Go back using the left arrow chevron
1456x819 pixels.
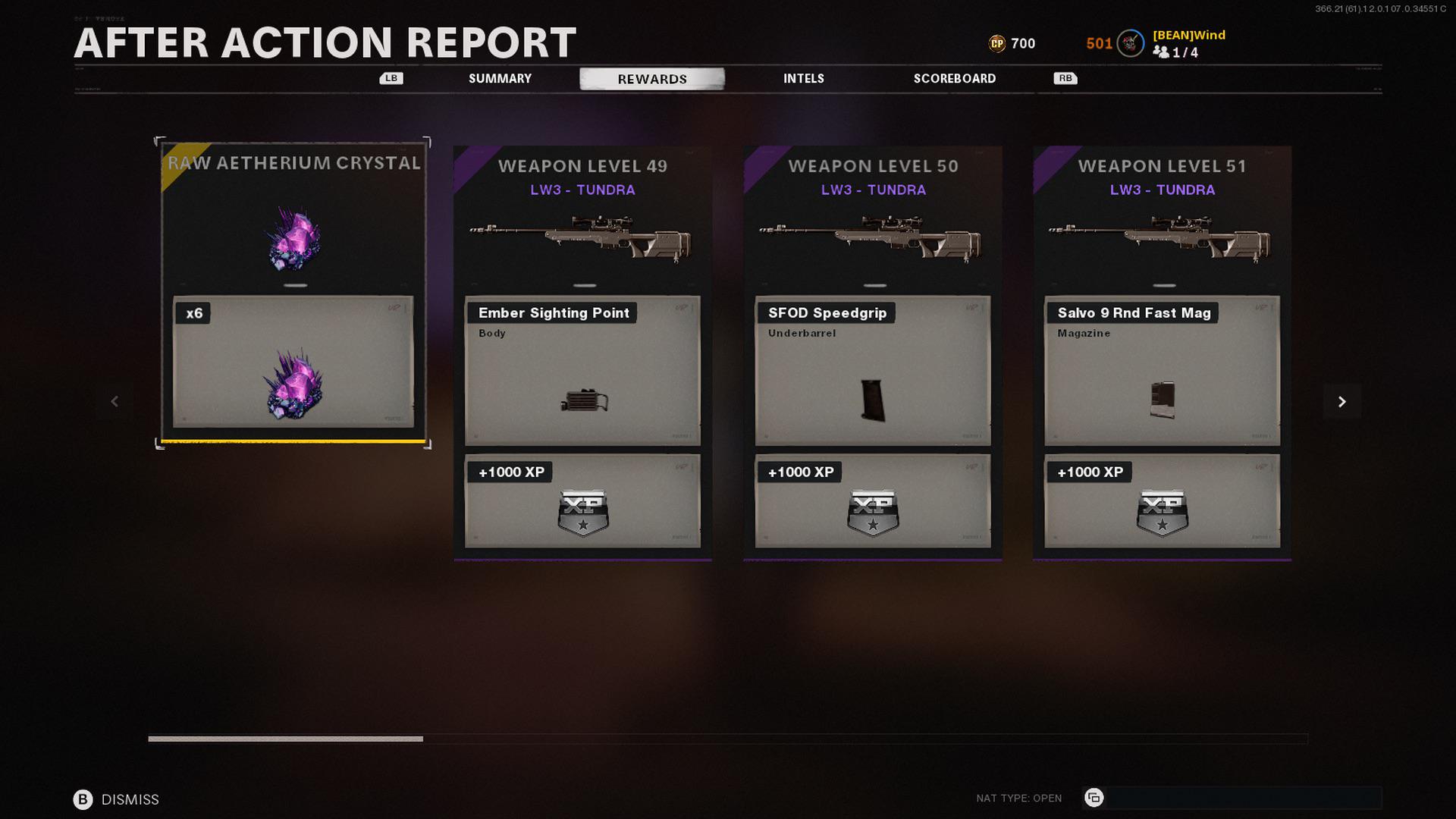(115, 401)
